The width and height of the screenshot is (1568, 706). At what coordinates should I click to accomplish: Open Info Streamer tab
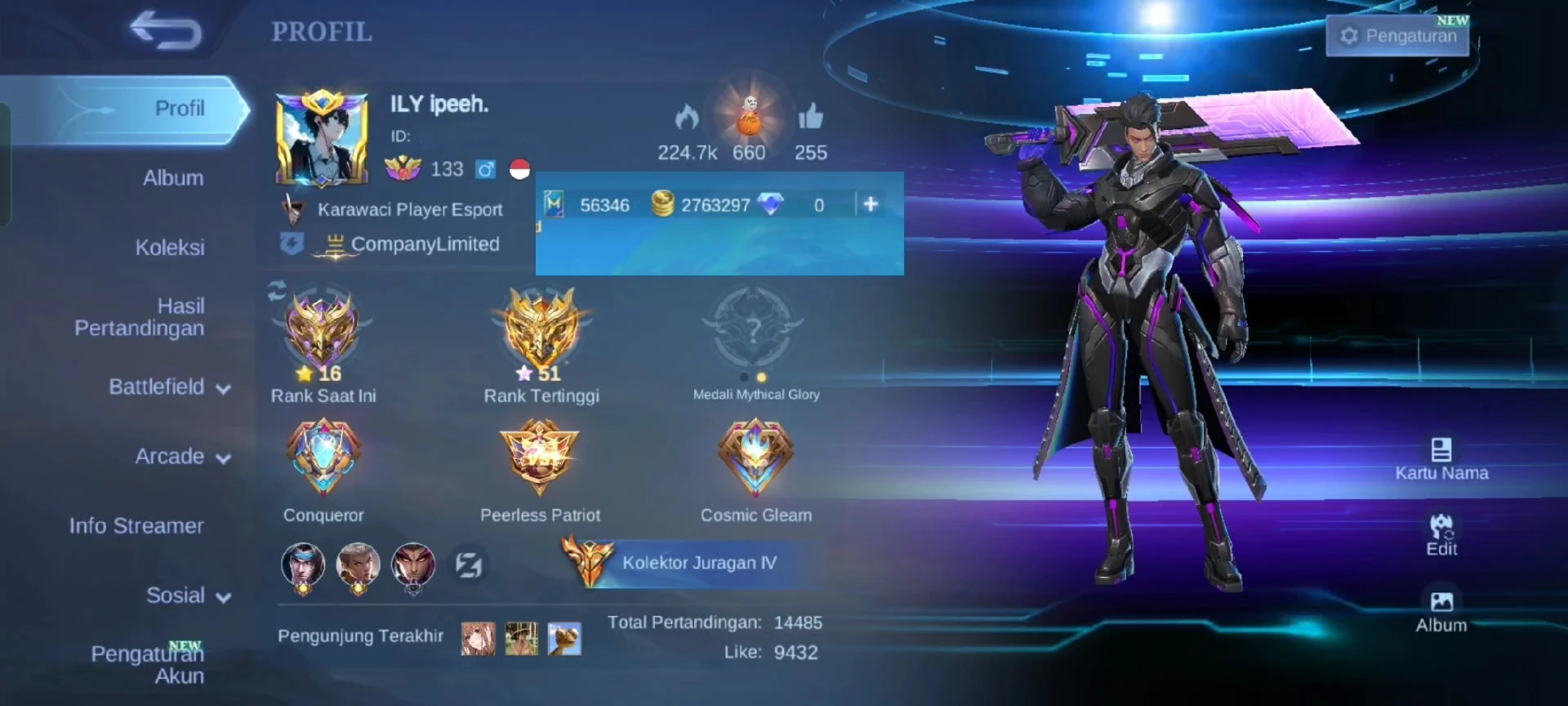(136, 526)
